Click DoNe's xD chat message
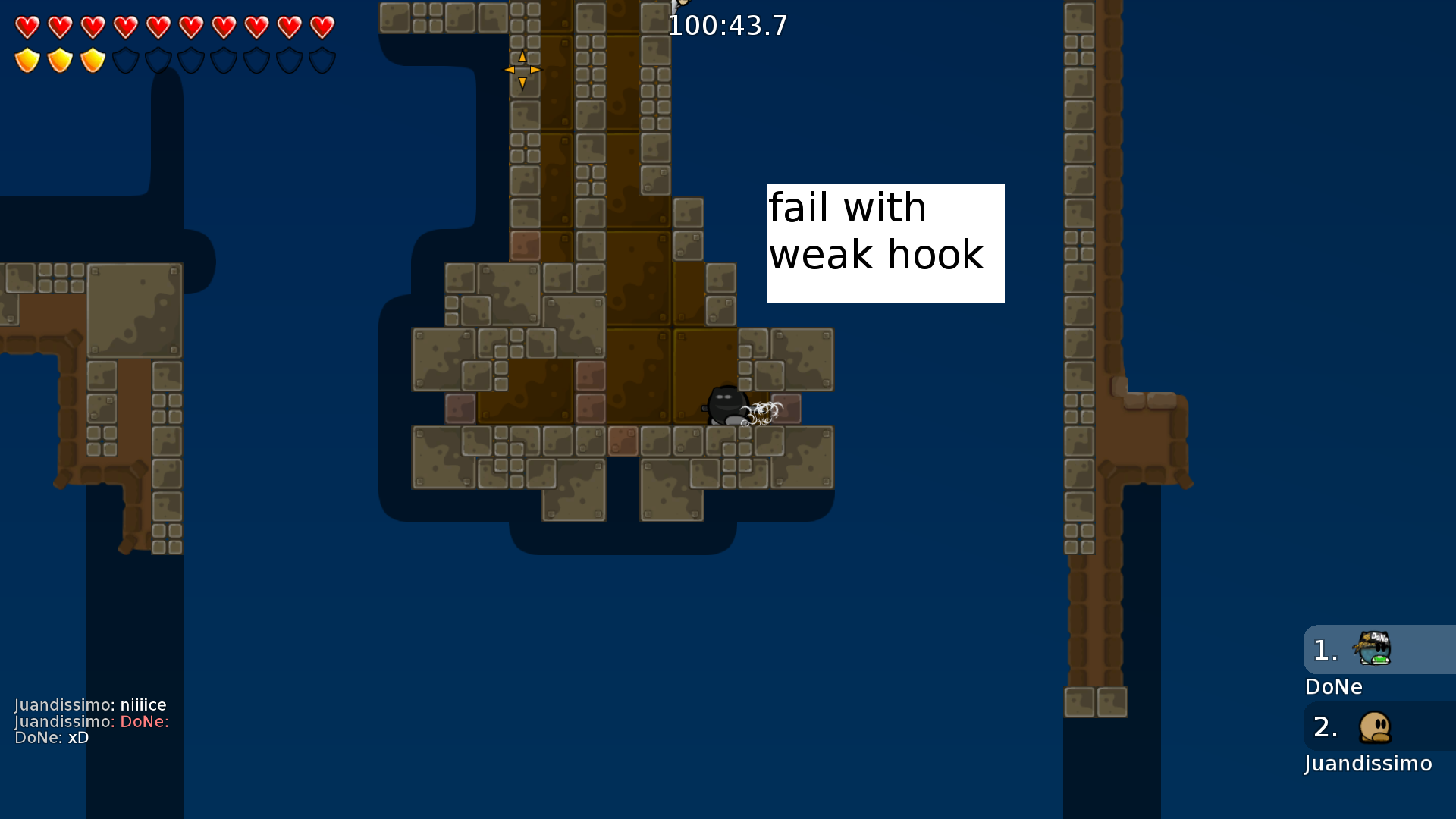 pos(49,737)
